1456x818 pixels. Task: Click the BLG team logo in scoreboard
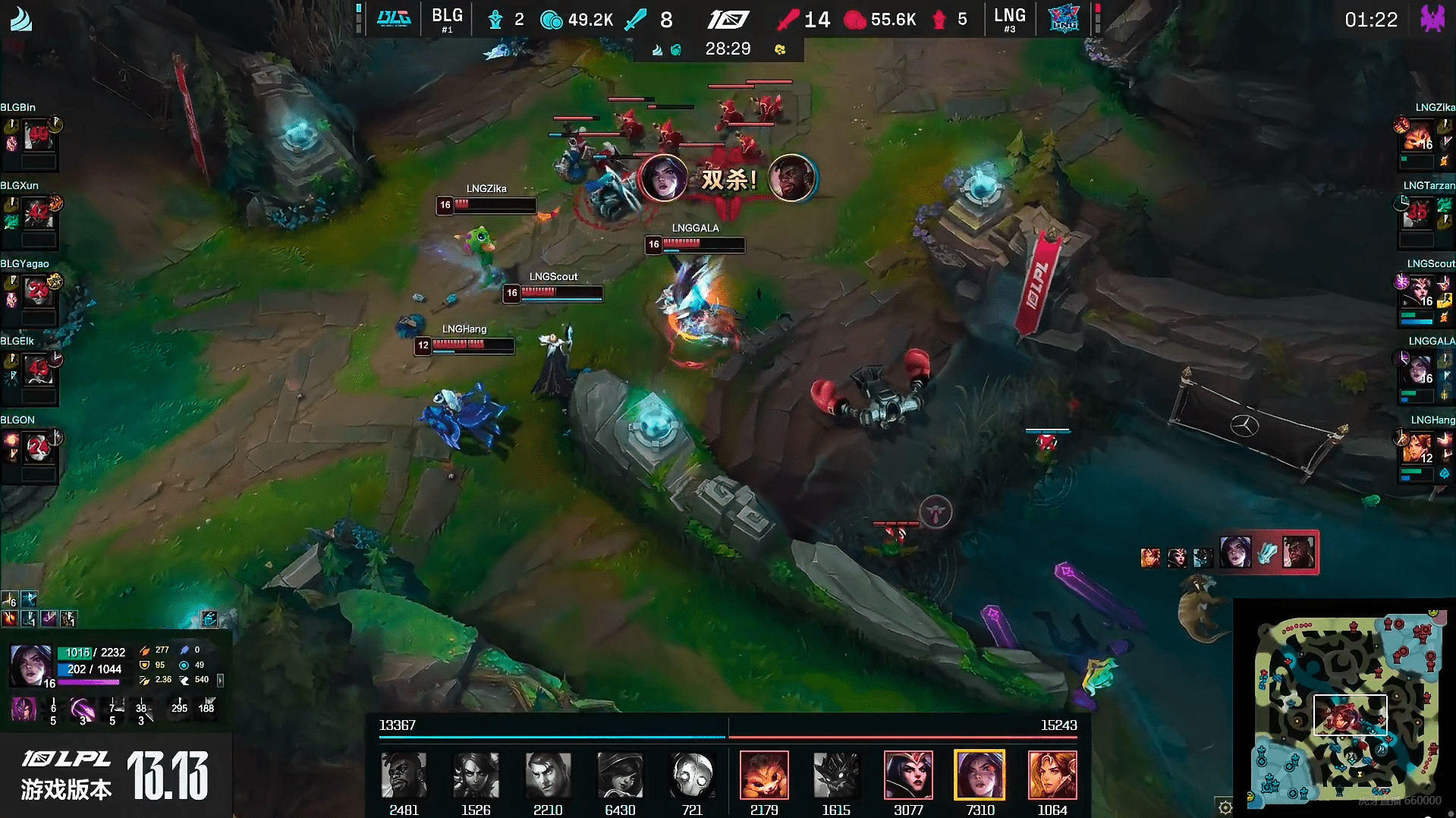click(394, 18)
